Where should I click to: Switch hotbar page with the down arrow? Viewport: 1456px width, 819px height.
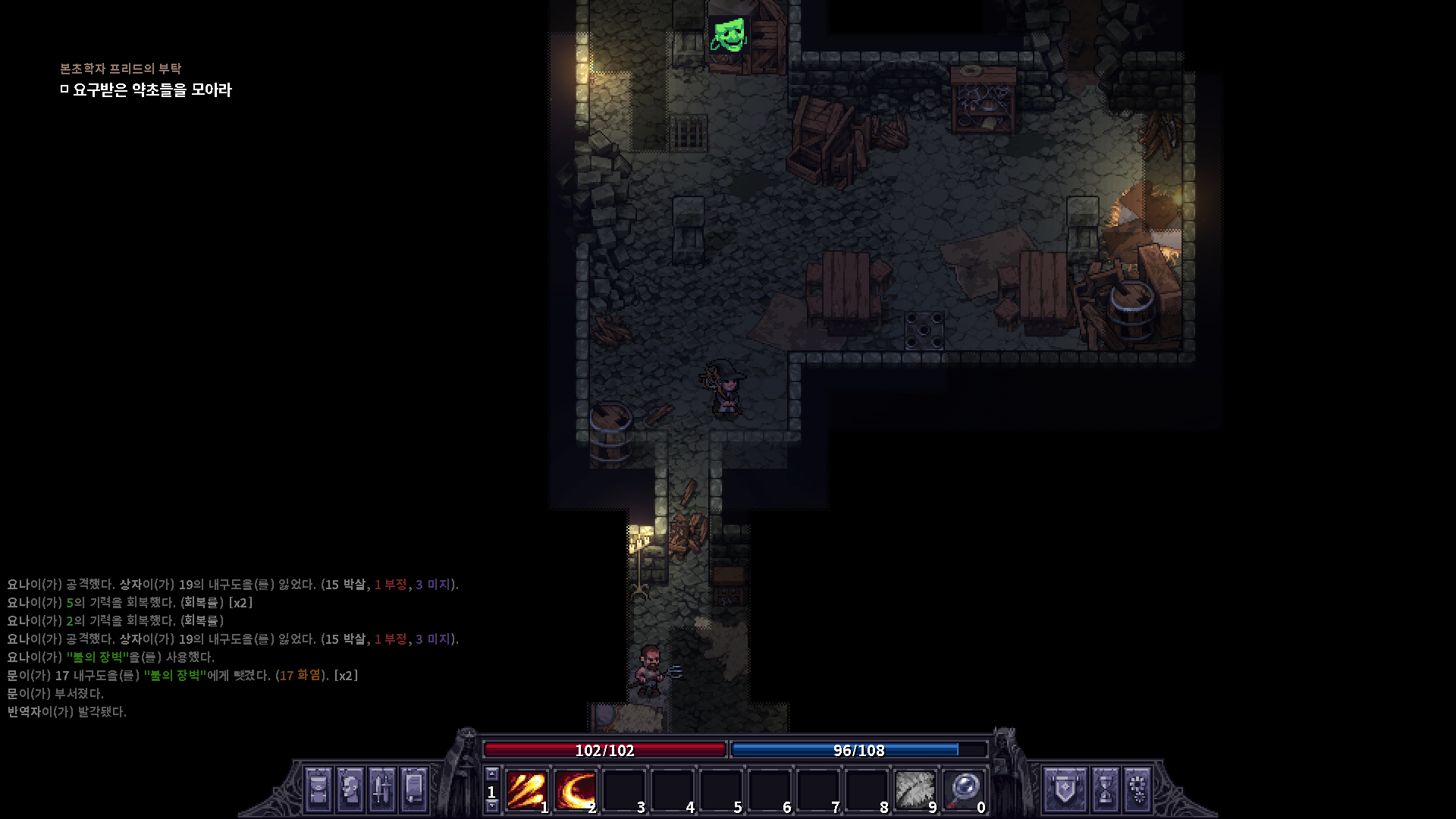coord(491,807)
